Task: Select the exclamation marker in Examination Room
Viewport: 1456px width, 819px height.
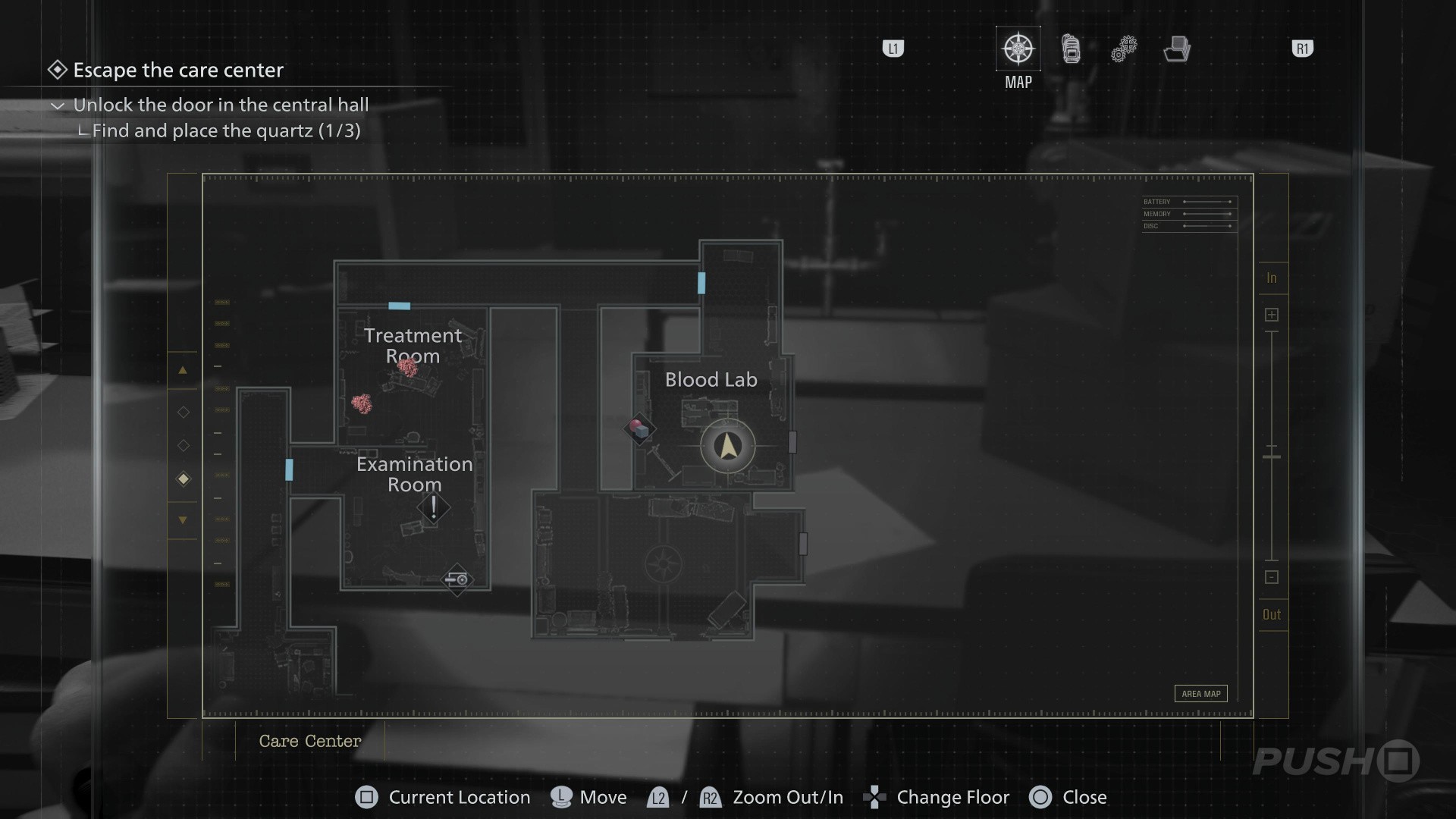Action: [x=434, y=507]
